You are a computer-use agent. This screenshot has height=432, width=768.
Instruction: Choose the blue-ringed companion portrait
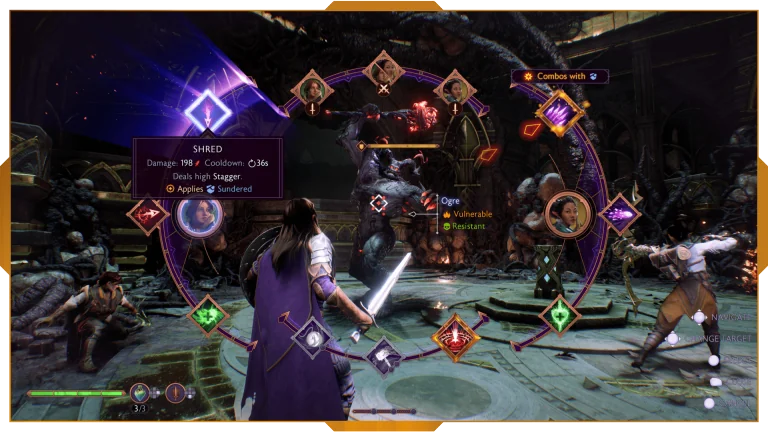[x=198, y=214]
